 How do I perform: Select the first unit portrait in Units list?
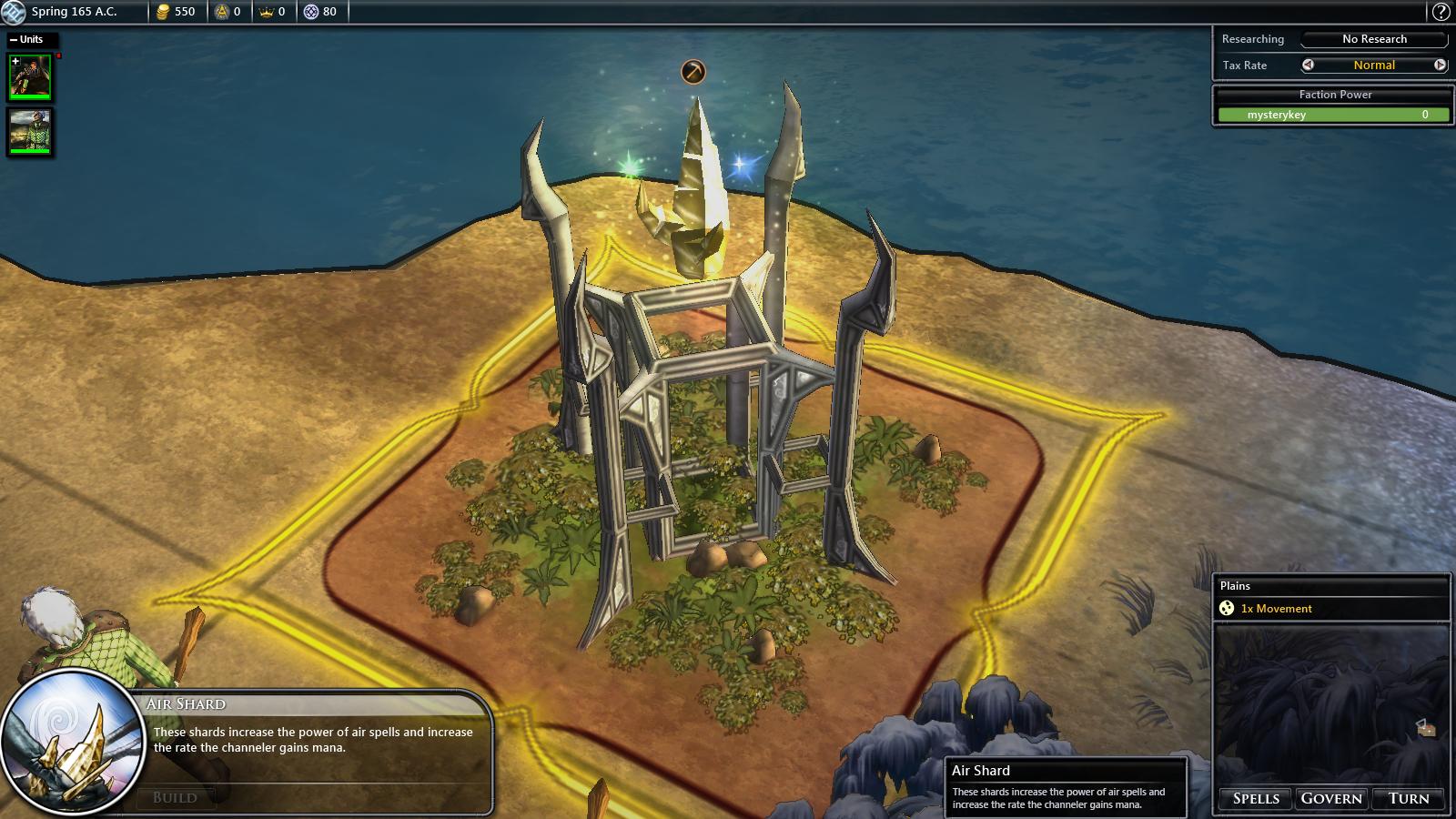[x=30, y=76]
